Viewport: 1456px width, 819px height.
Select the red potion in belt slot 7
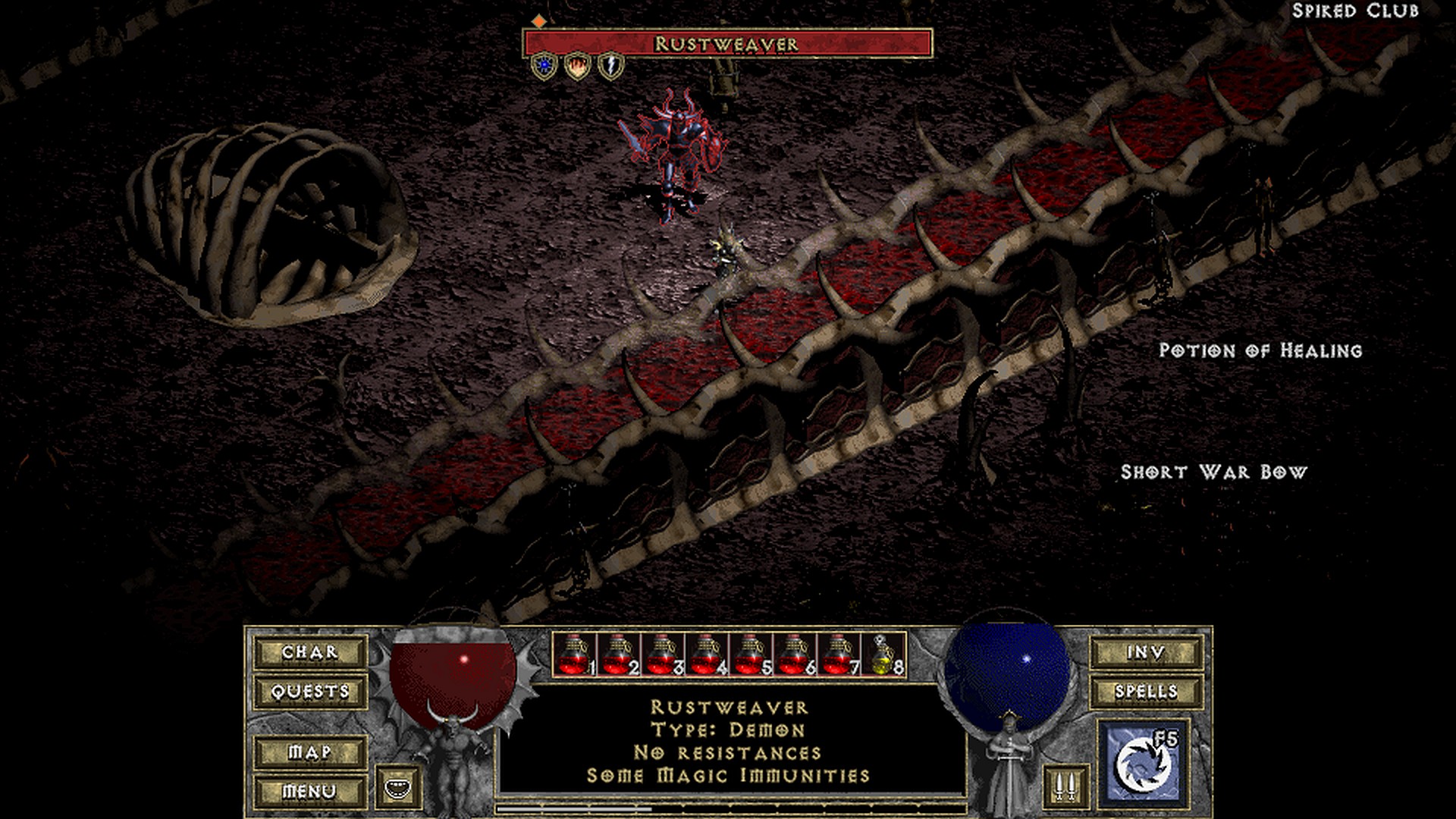[x=839, y=654]
